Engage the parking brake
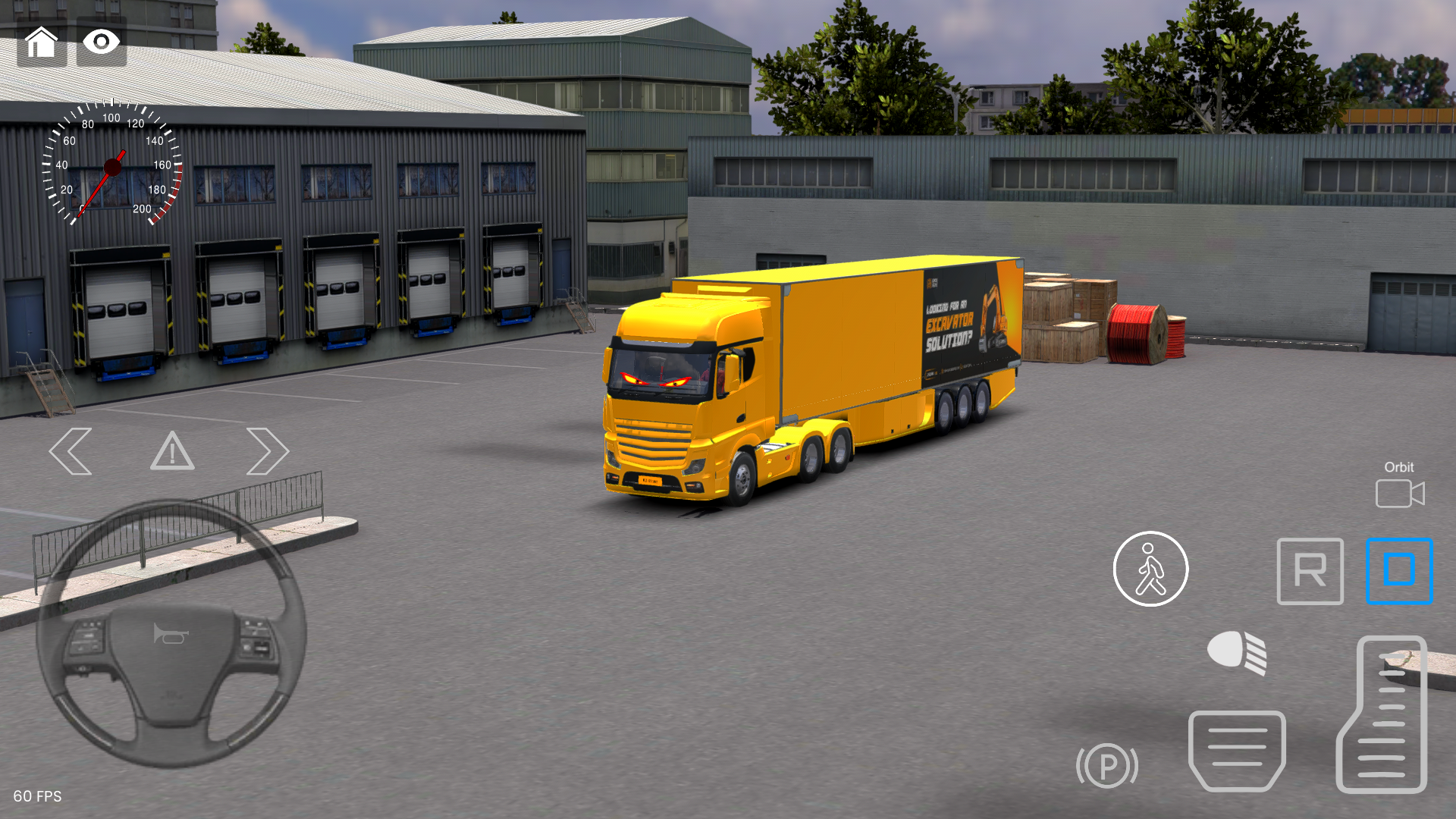The width and height of the screenshot is (1456, 819). pos(1107,766)
